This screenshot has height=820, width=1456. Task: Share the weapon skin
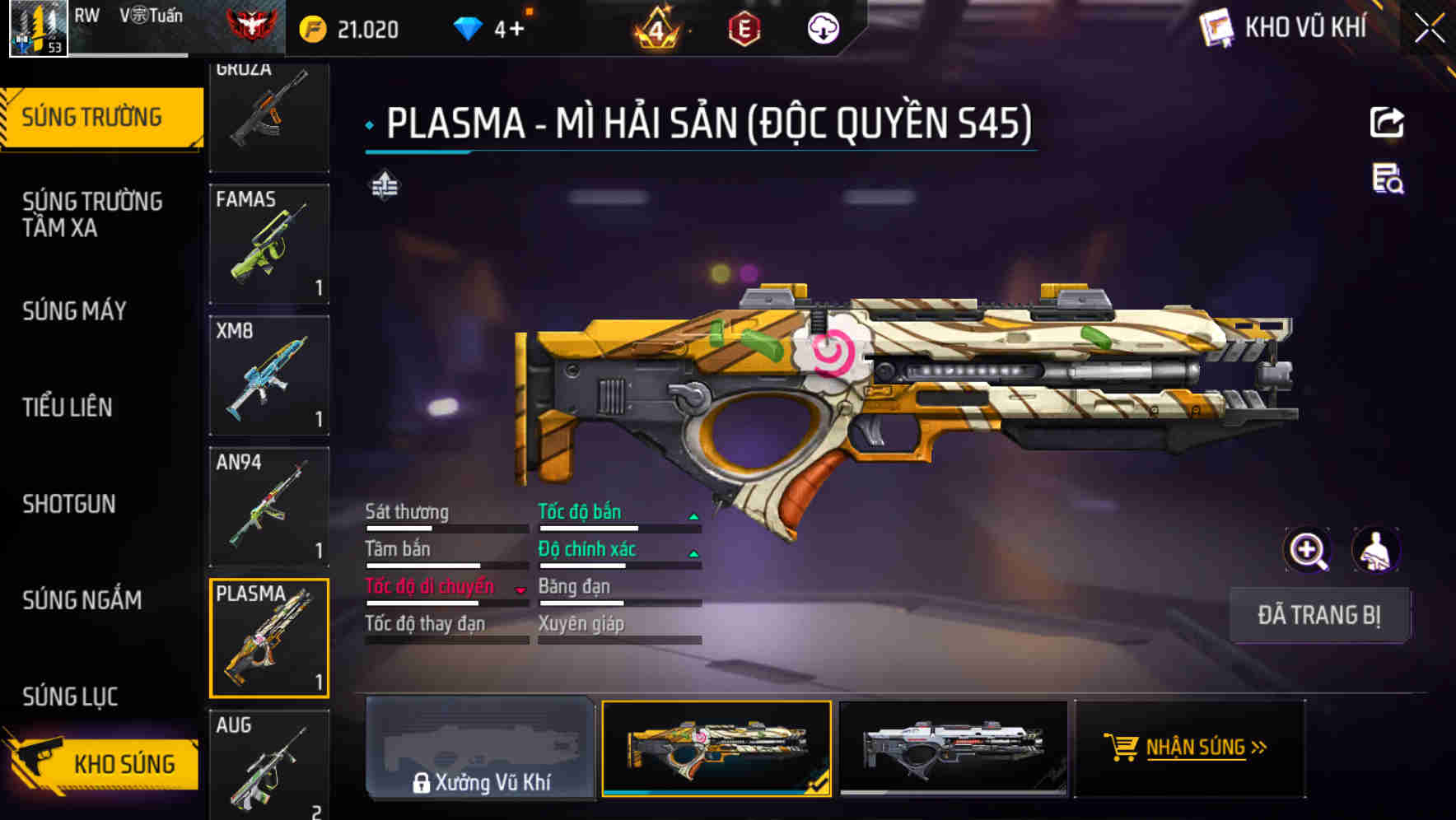tap(1387, 123)
